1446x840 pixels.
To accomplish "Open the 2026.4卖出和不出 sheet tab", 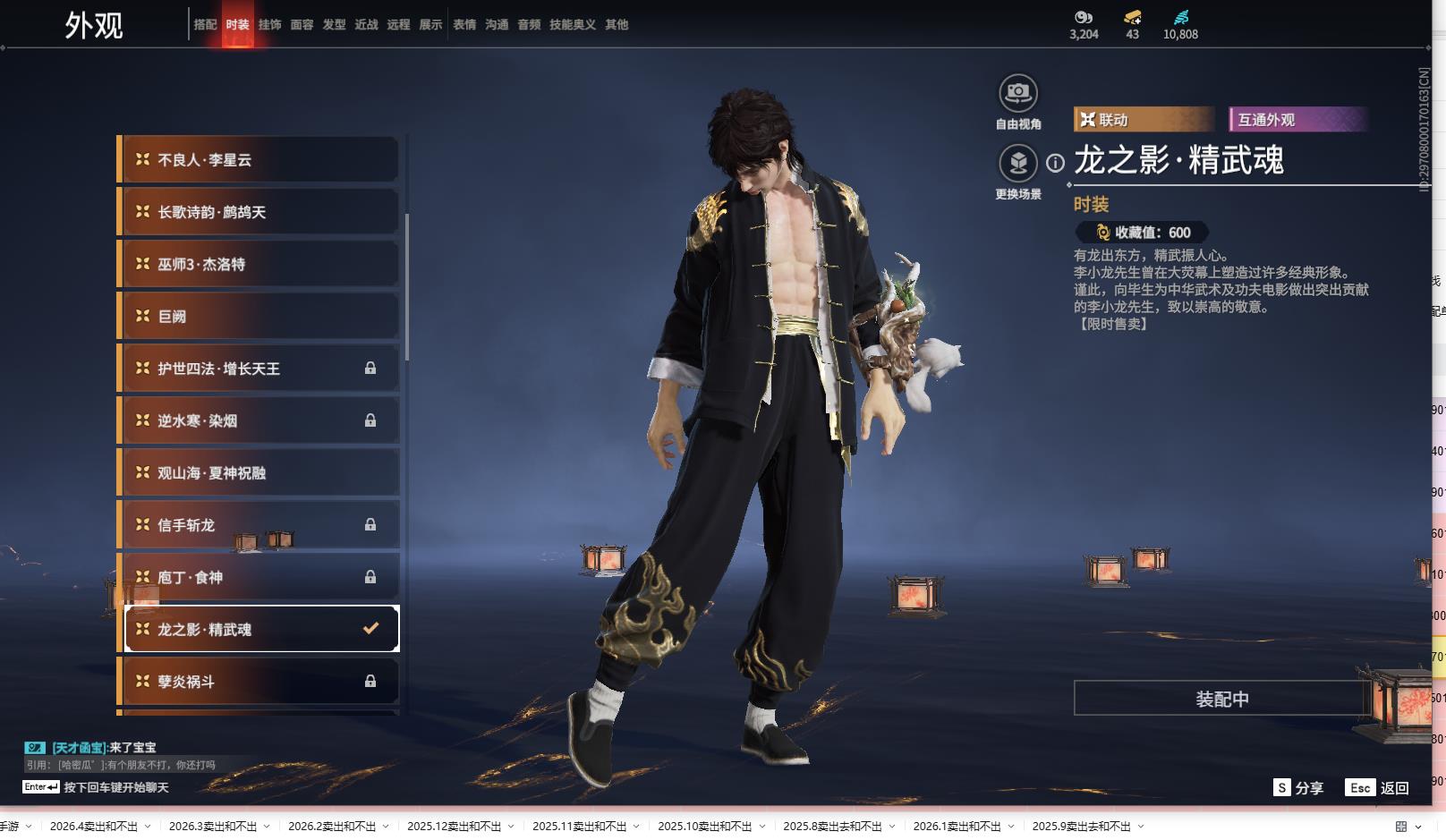I will click(x=94, y=826).
